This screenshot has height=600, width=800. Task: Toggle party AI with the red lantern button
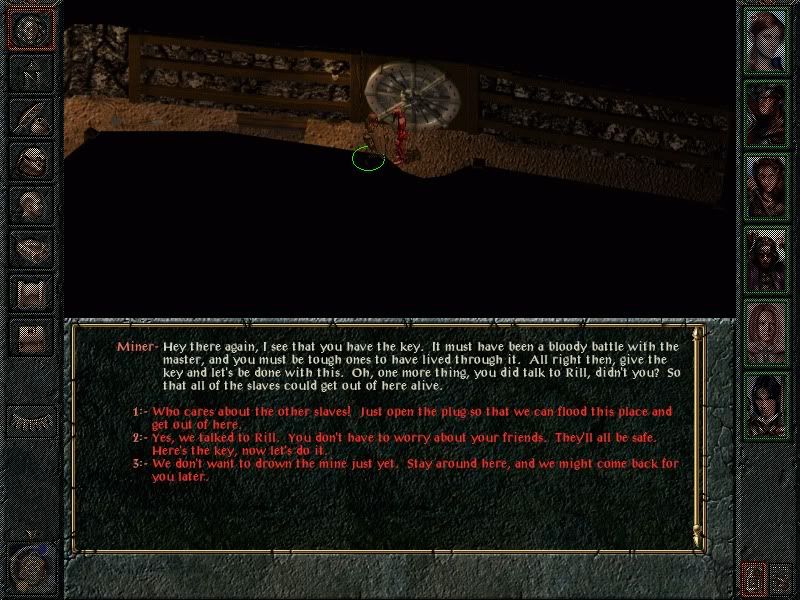752,578
